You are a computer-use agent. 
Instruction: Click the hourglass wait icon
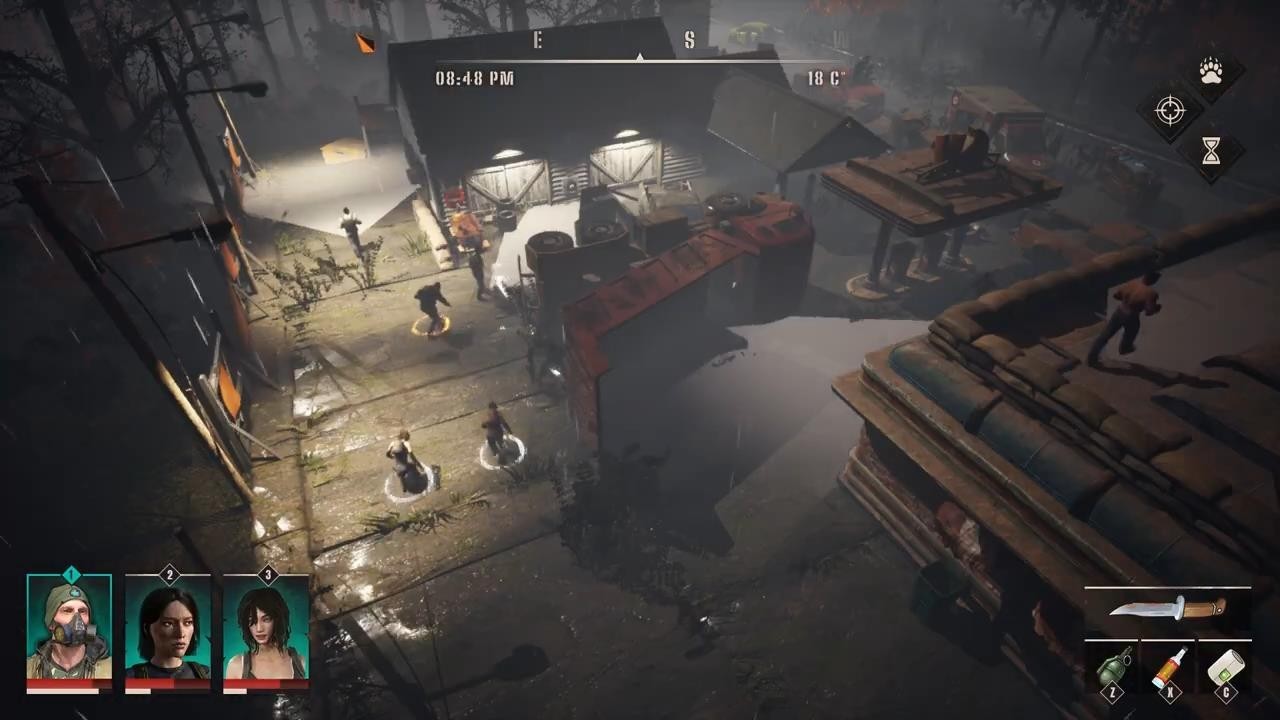point(1212,150)
